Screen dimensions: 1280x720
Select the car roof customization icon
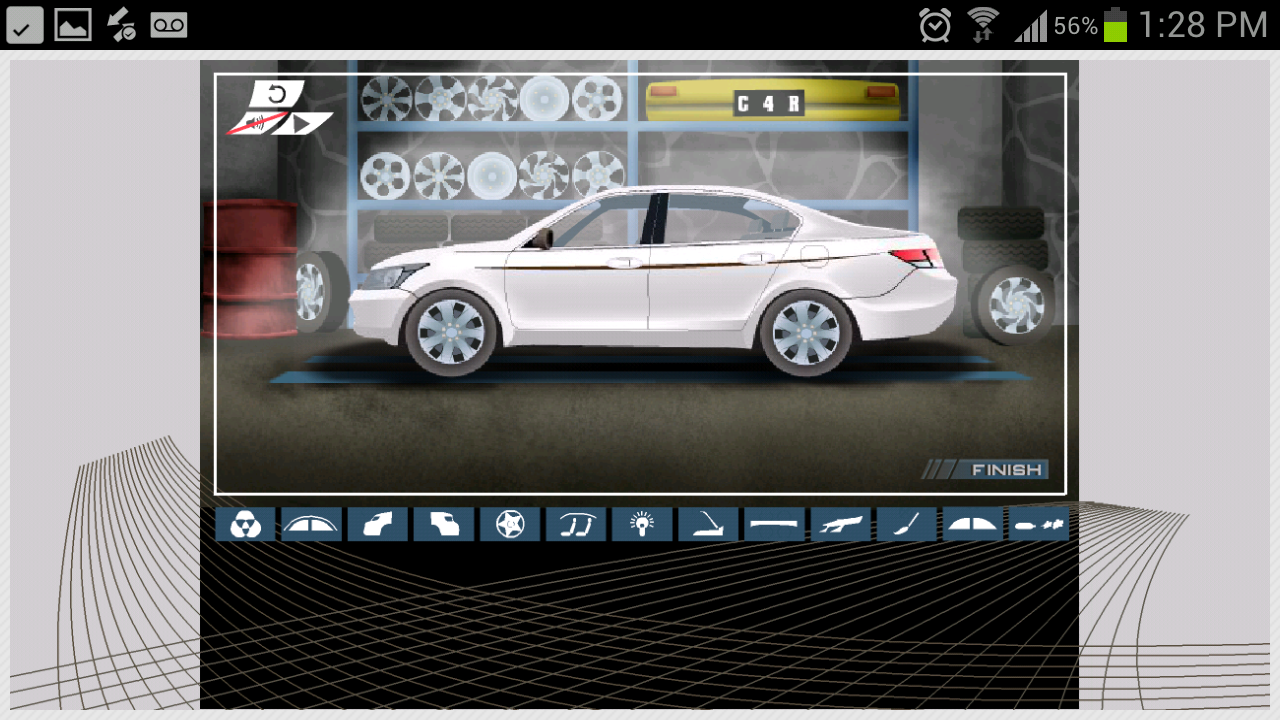pos(311,523)
